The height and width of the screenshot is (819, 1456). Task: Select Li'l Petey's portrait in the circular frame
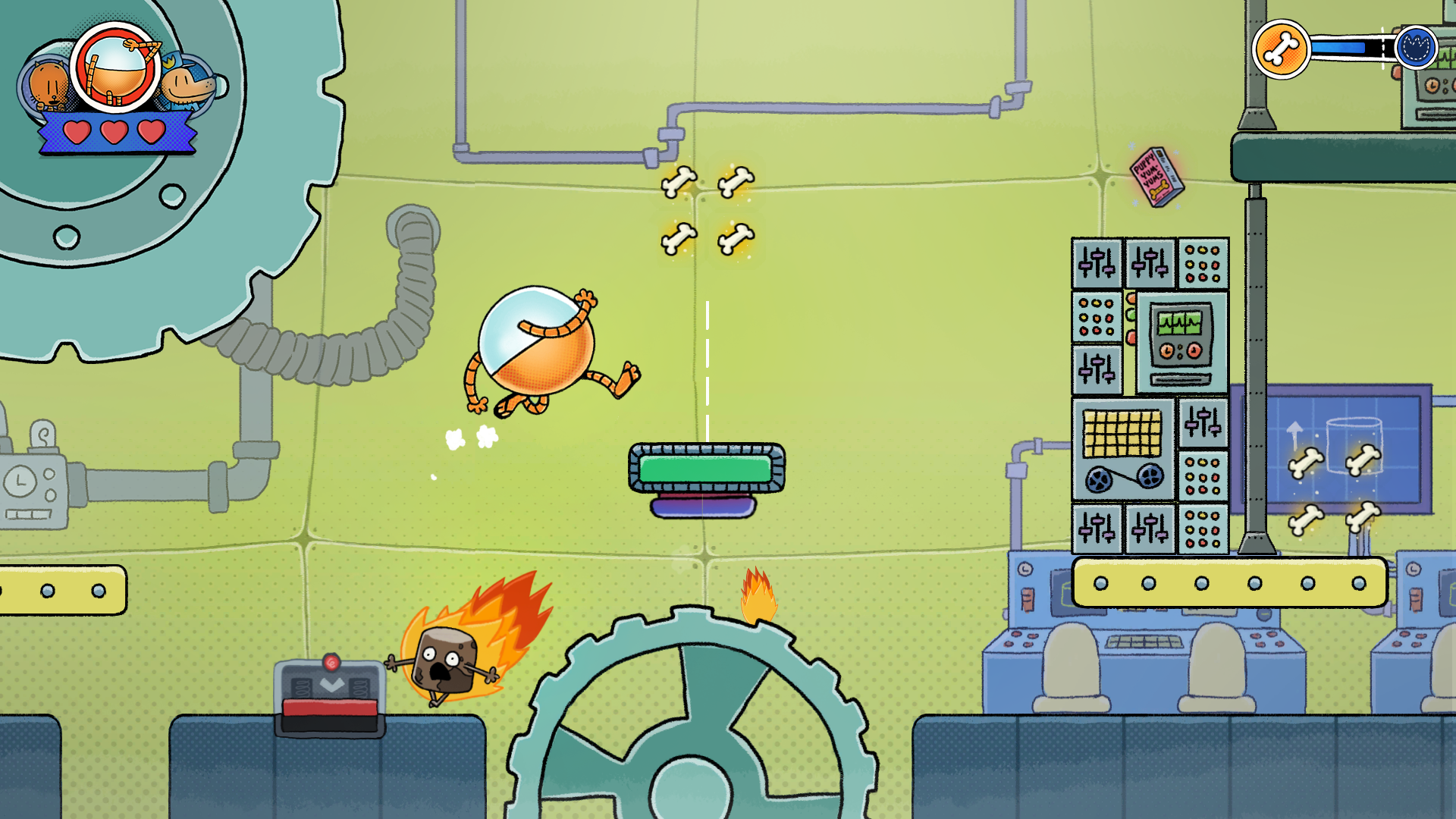(115, 72)
